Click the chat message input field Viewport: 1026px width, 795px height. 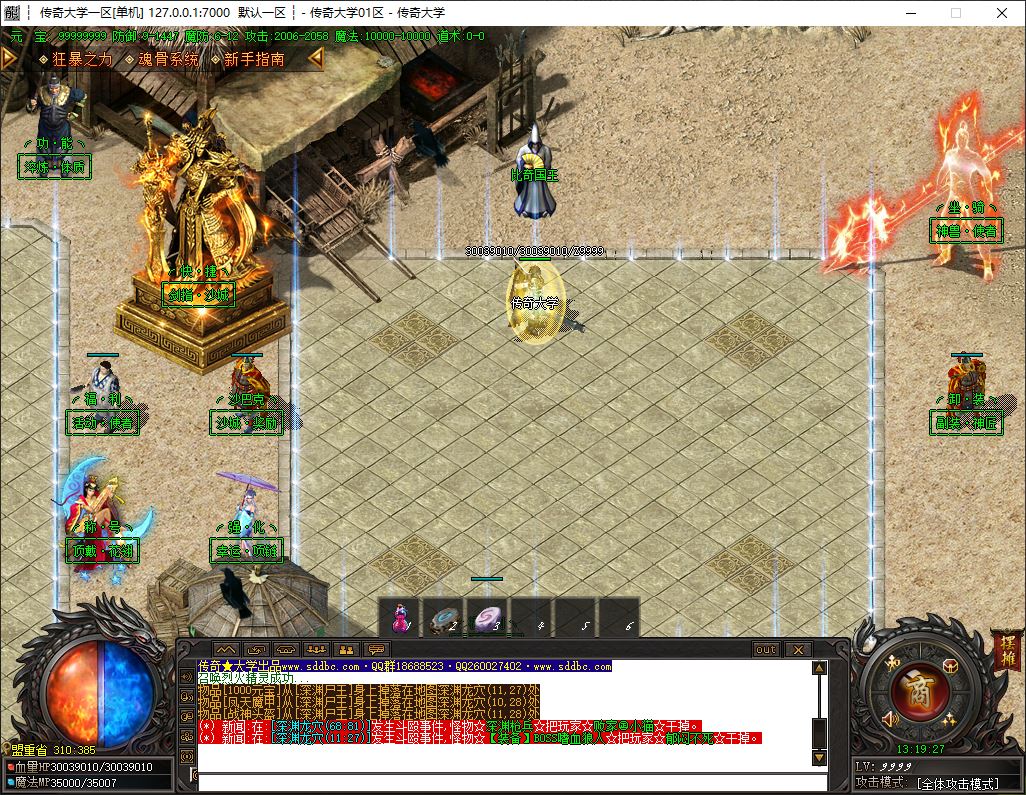click(500, 779)
